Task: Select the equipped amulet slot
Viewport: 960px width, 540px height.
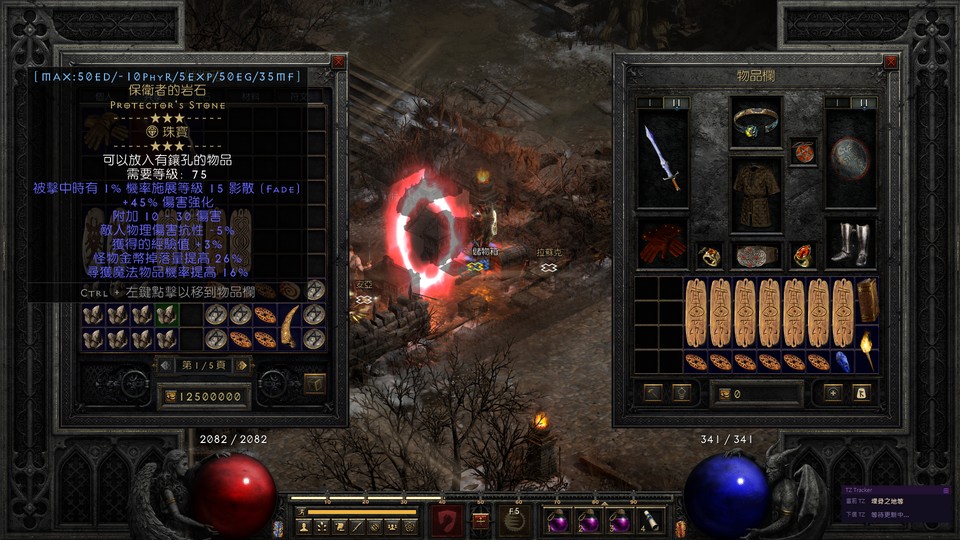Action: (x=803, y=151)
